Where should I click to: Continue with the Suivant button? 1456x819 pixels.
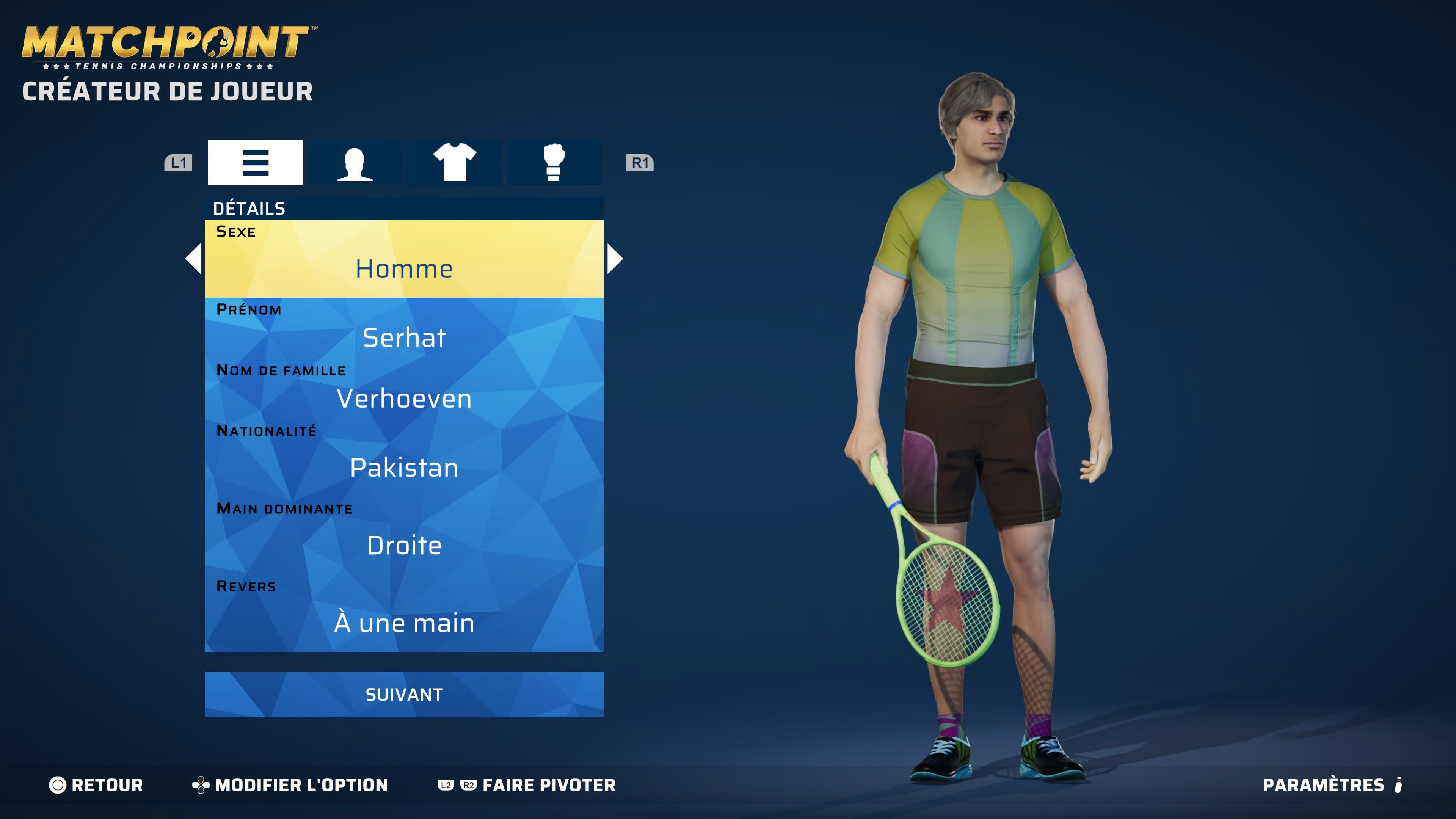pos(403,694)
